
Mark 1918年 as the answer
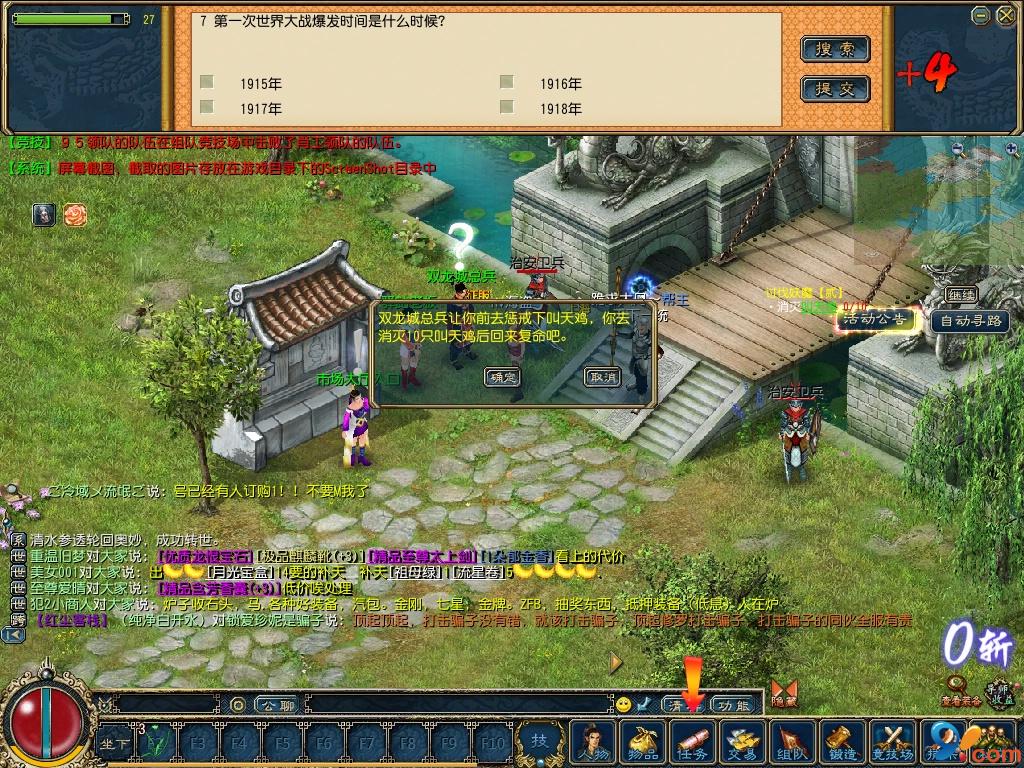click(507, 106)
